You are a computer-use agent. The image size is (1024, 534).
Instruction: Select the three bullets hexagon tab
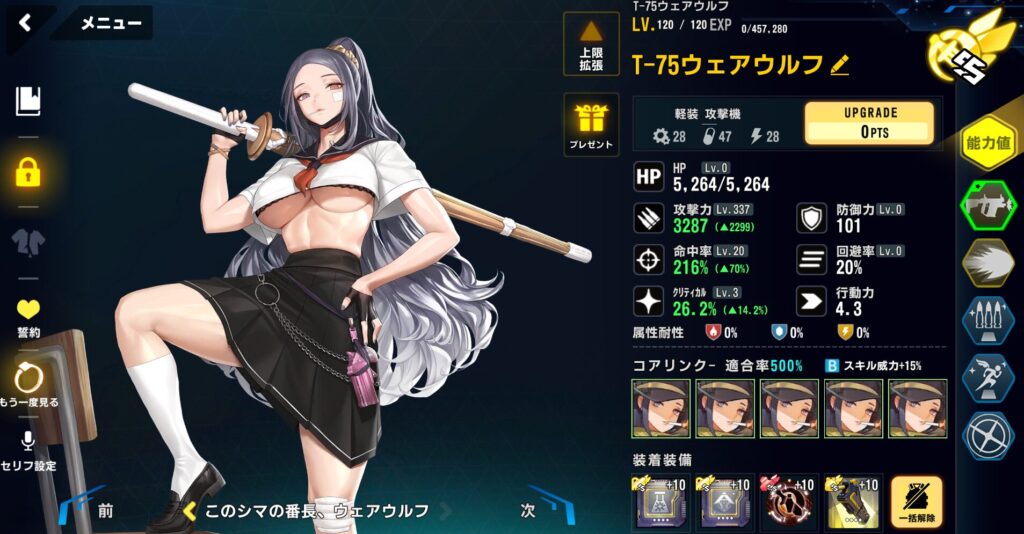tap(987, 322)
